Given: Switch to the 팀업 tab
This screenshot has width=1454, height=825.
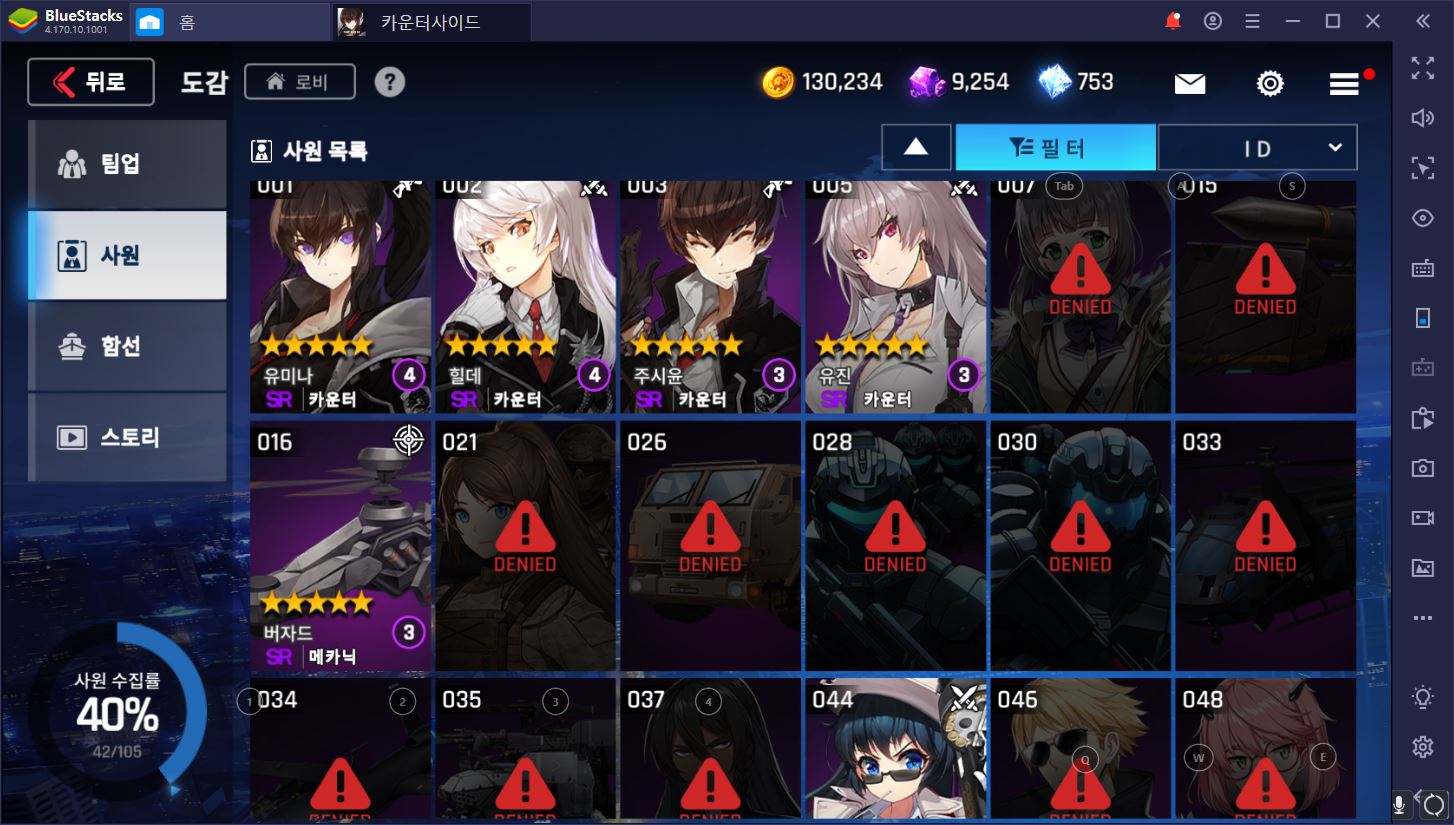Looking at the screenshot, I should 127,164.
